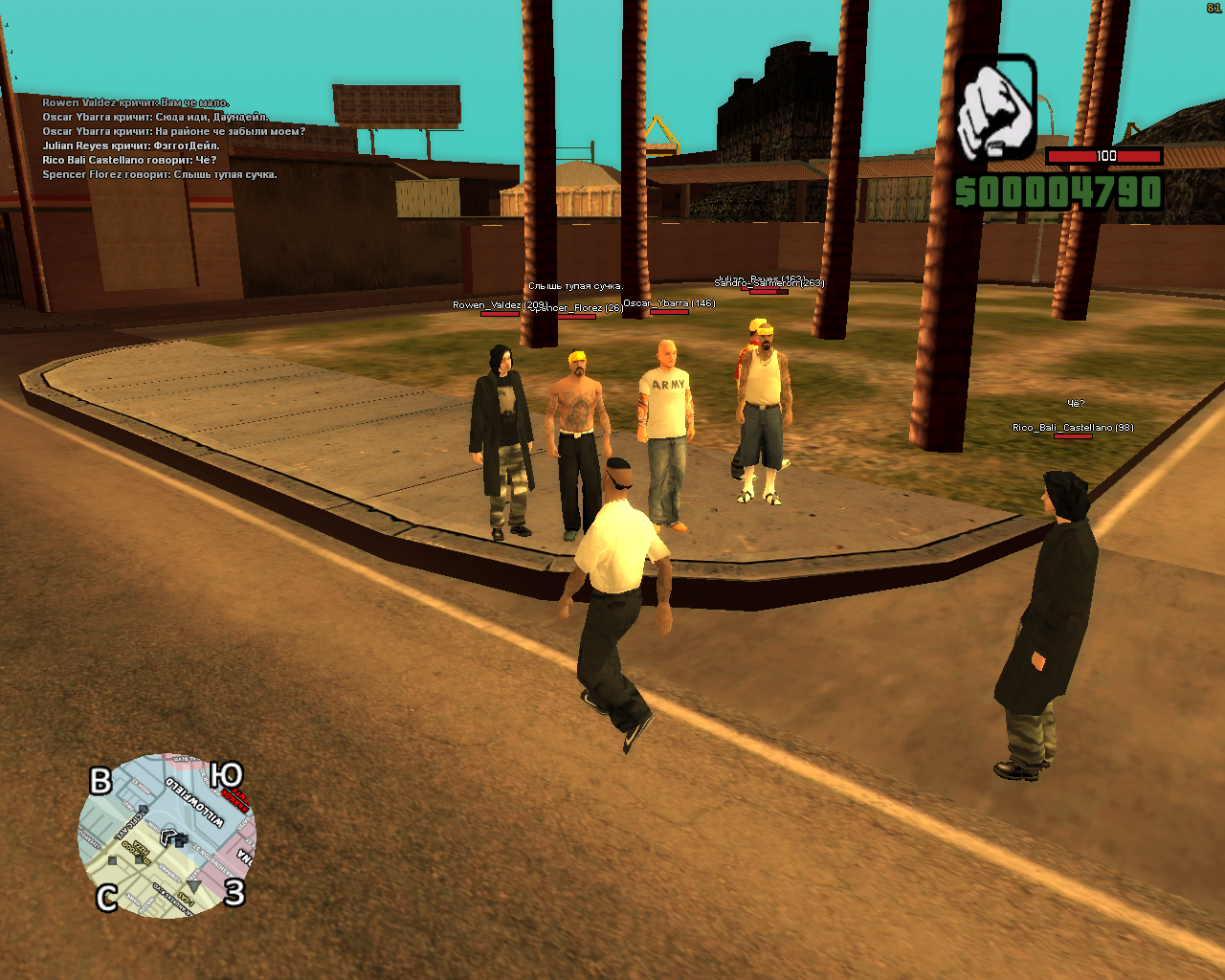Click the fist weapon icon
This screenshot has width=1225, height=980.
pos(995,107)
